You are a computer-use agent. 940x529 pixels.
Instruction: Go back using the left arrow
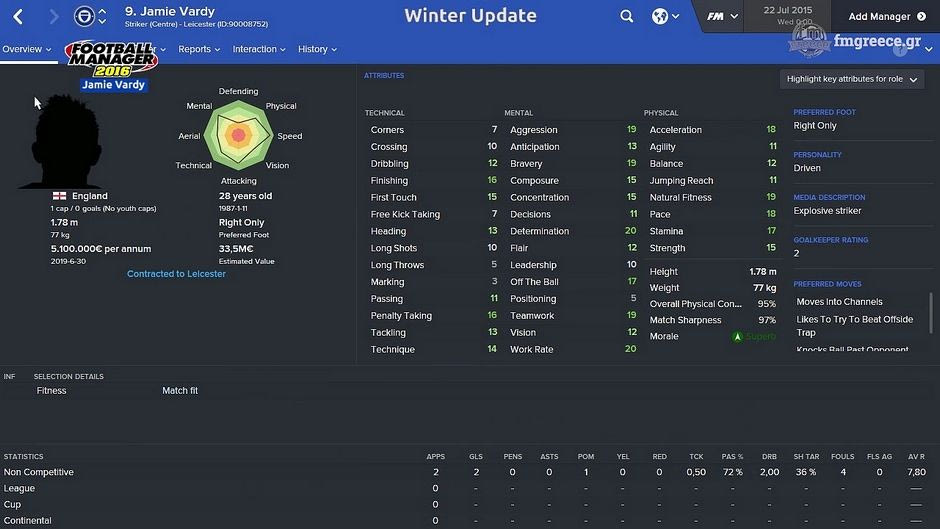[x=18, y=17]
